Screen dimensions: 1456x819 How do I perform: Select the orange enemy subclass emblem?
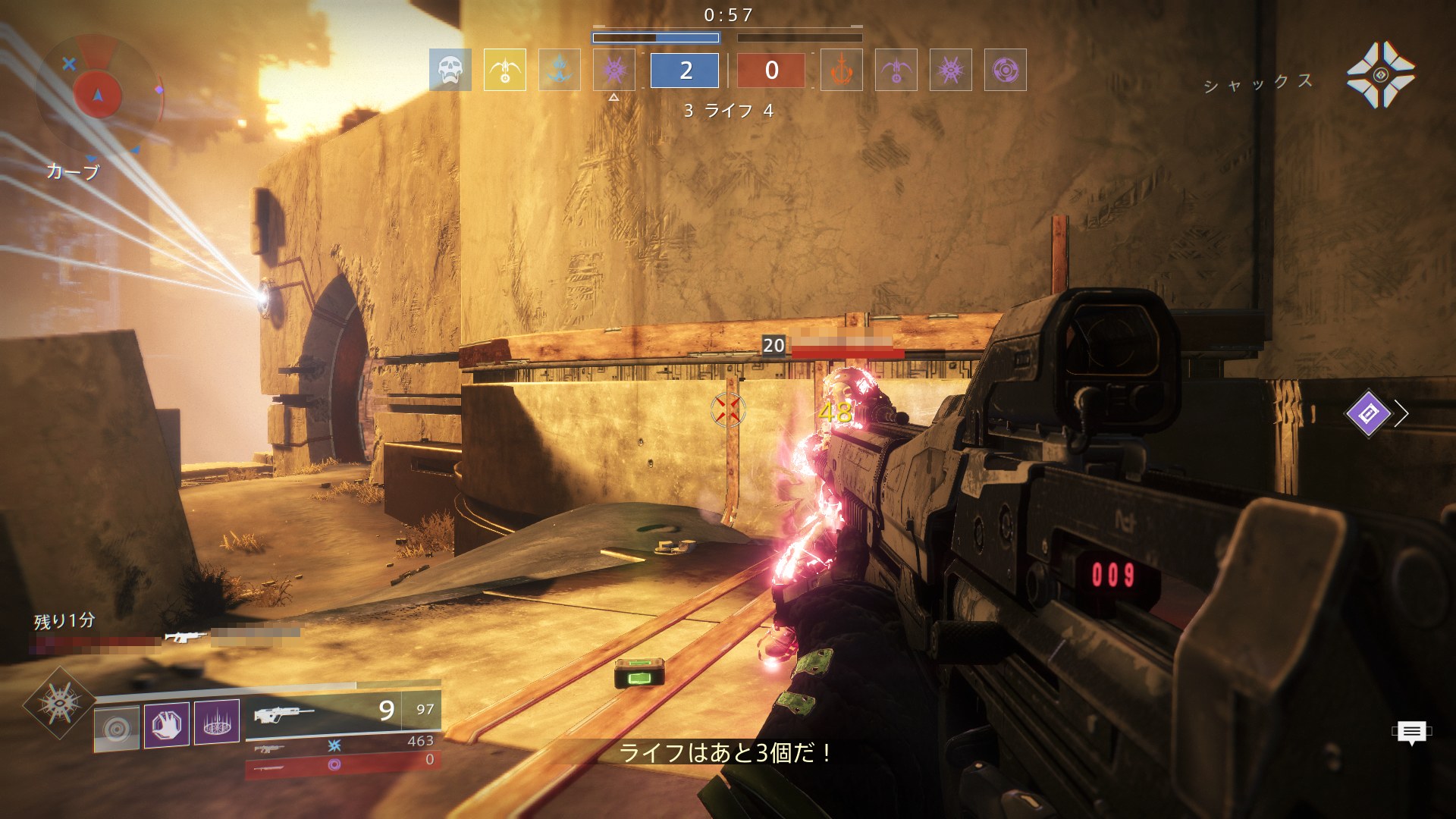pyautogui.click(x=841, y=70)
